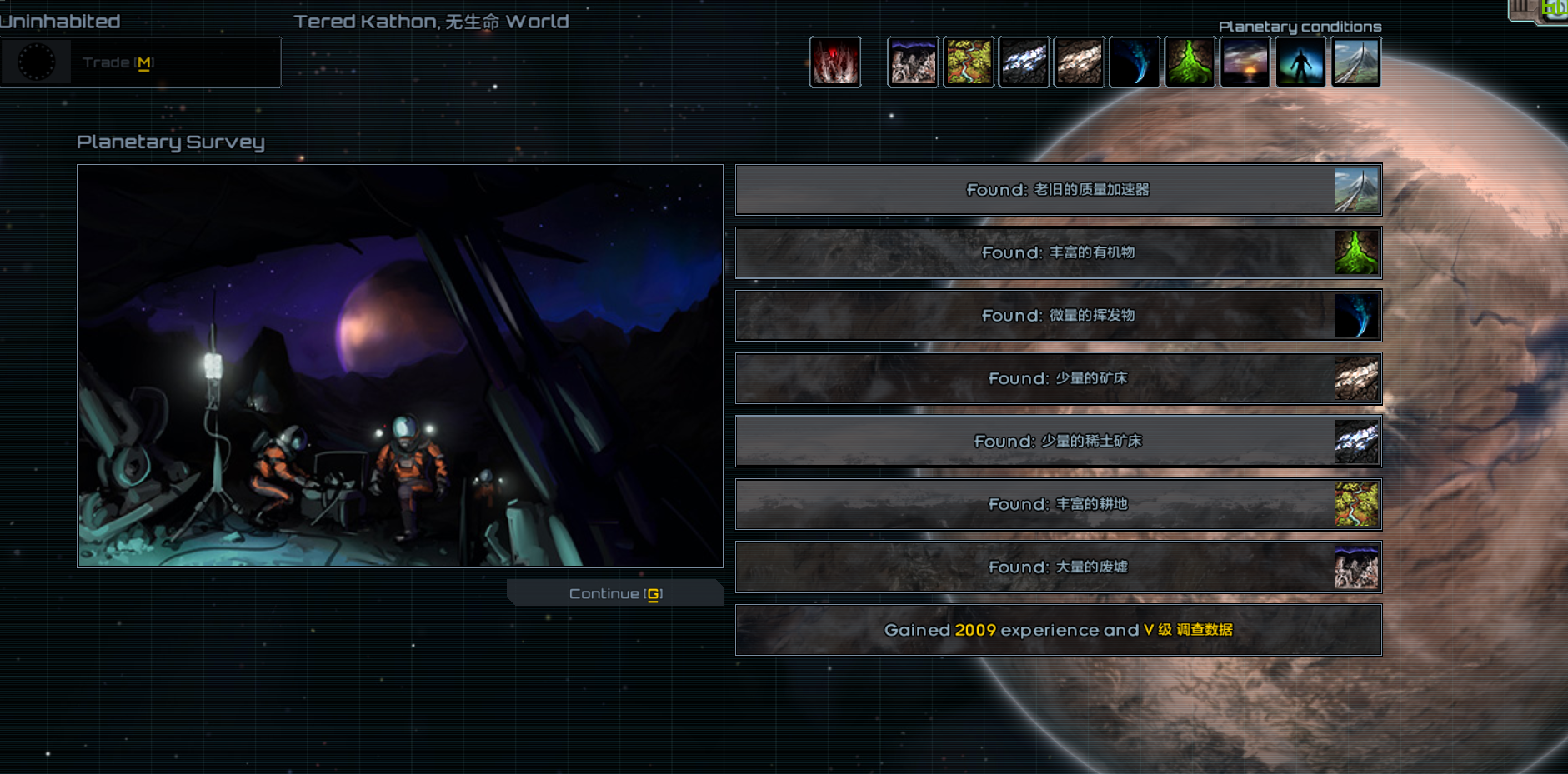Inspect the blue-white rare ore condition icon

1024,62
